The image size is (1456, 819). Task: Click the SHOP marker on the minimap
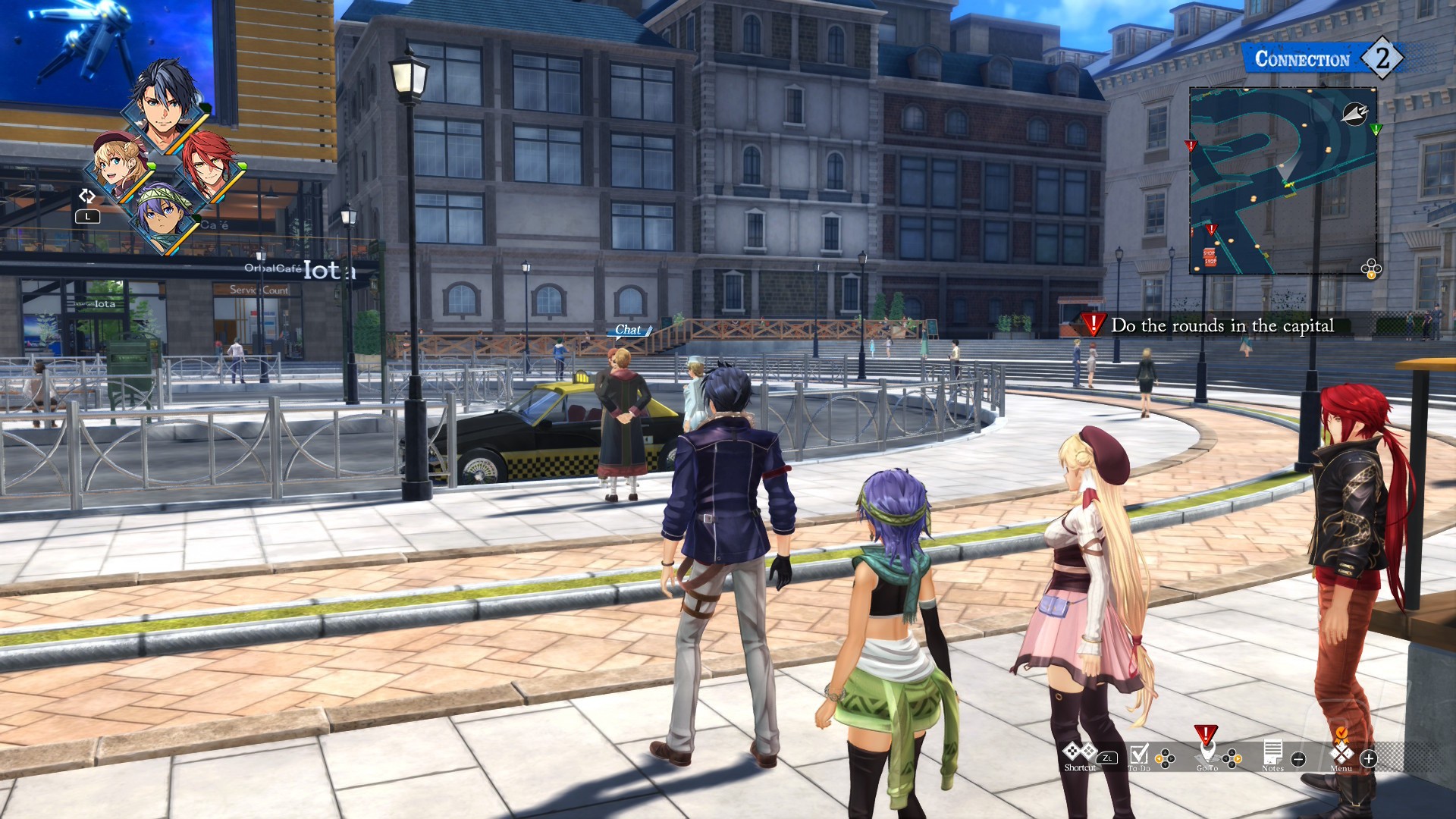pos(1209,257)
